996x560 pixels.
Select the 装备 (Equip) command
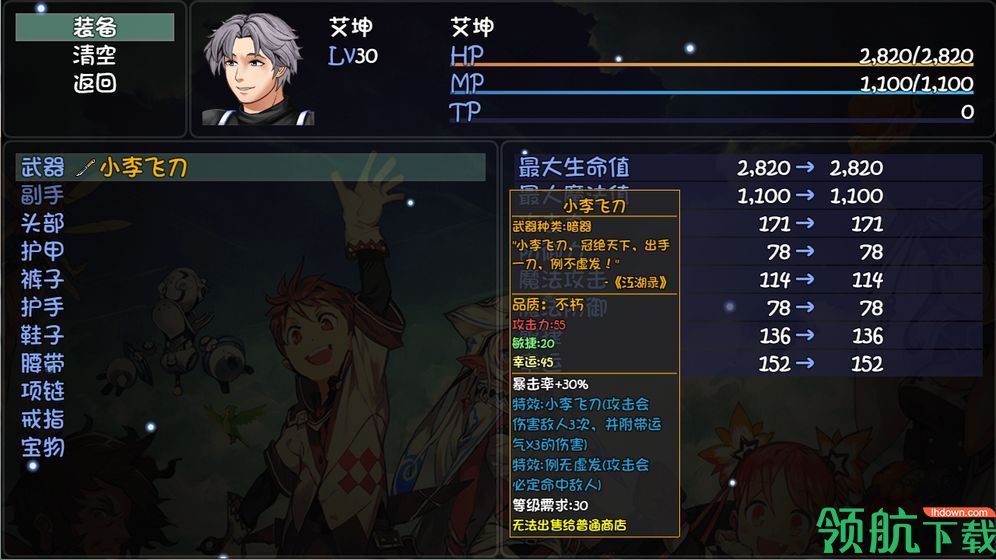pos(95,27)
